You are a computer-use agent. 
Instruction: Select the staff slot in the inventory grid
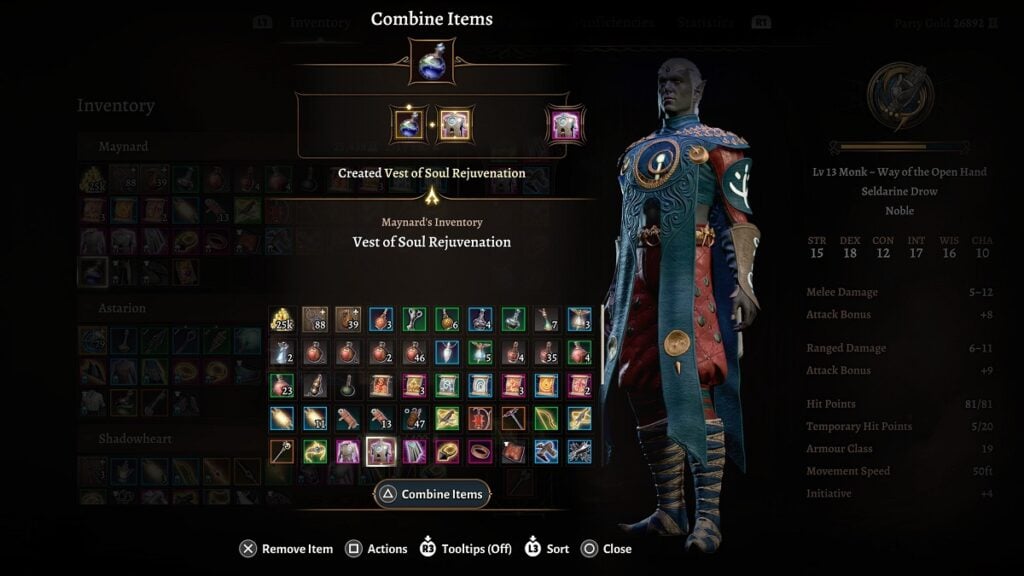pyautogui.click(x=282, y=451)
